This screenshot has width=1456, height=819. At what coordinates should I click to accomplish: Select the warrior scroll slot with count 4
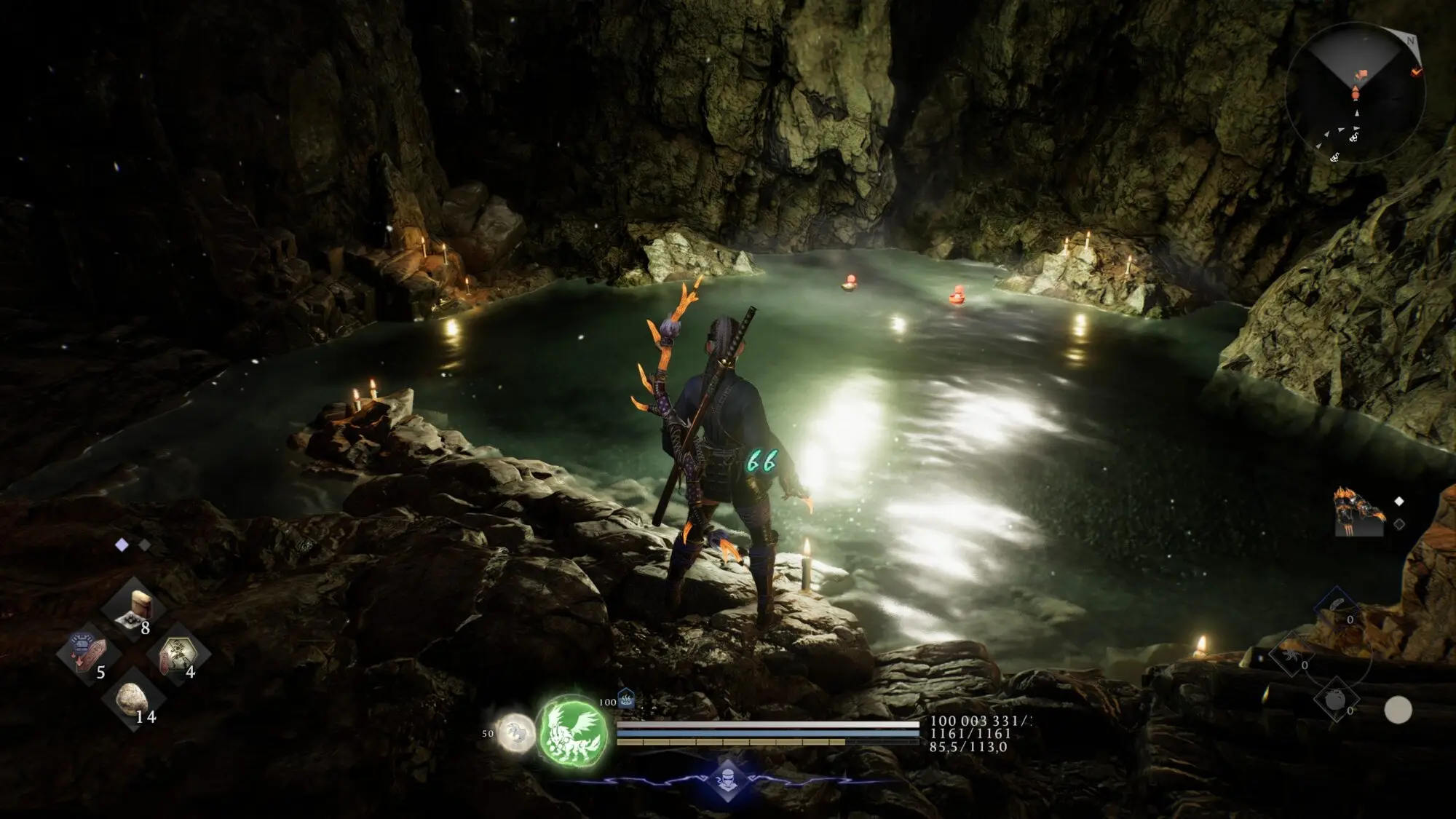pyautogui.click(x=178, y=653)
